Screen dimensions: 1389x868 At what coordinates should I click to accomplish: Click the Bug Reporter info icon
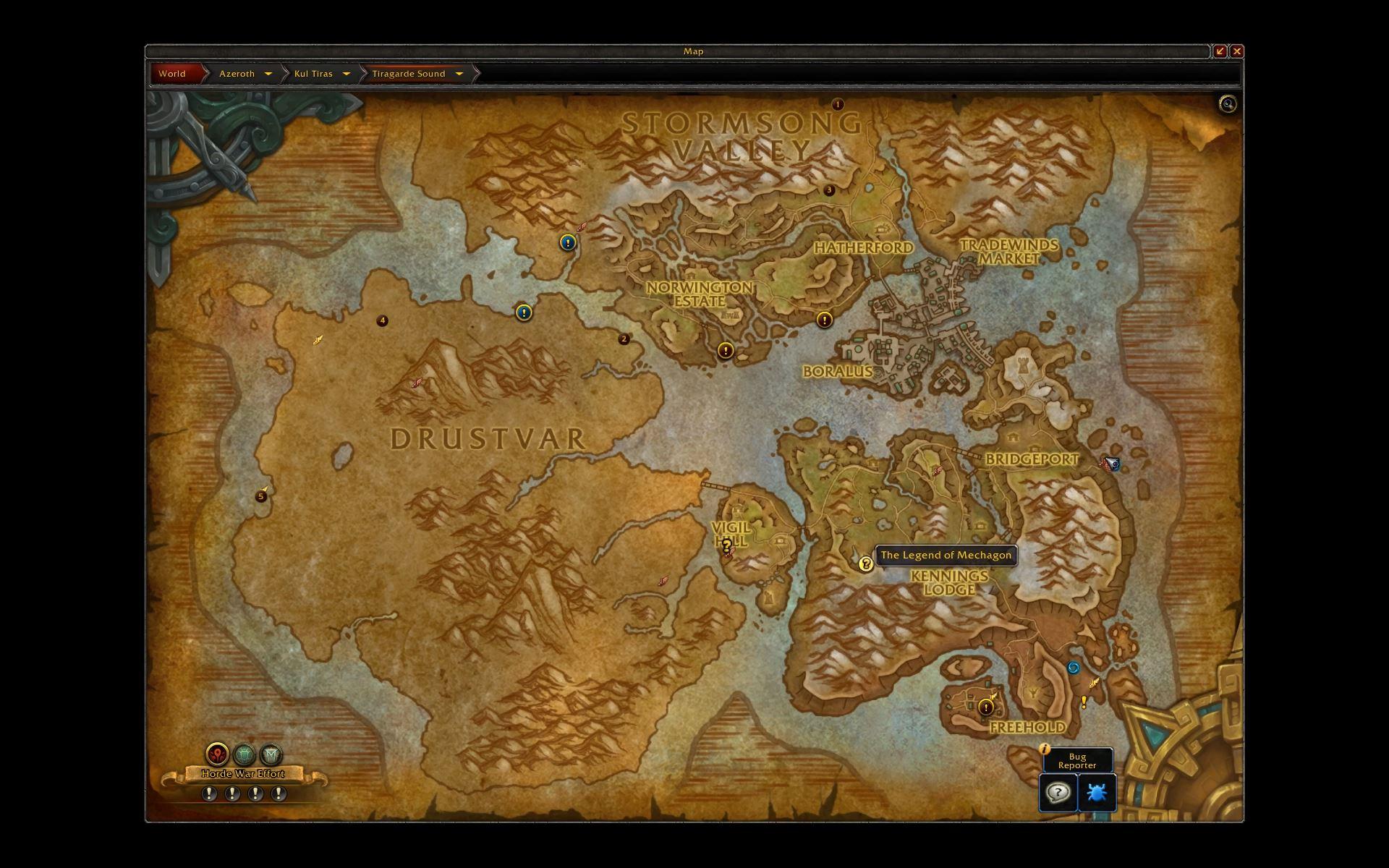(x=1044, y=749)
